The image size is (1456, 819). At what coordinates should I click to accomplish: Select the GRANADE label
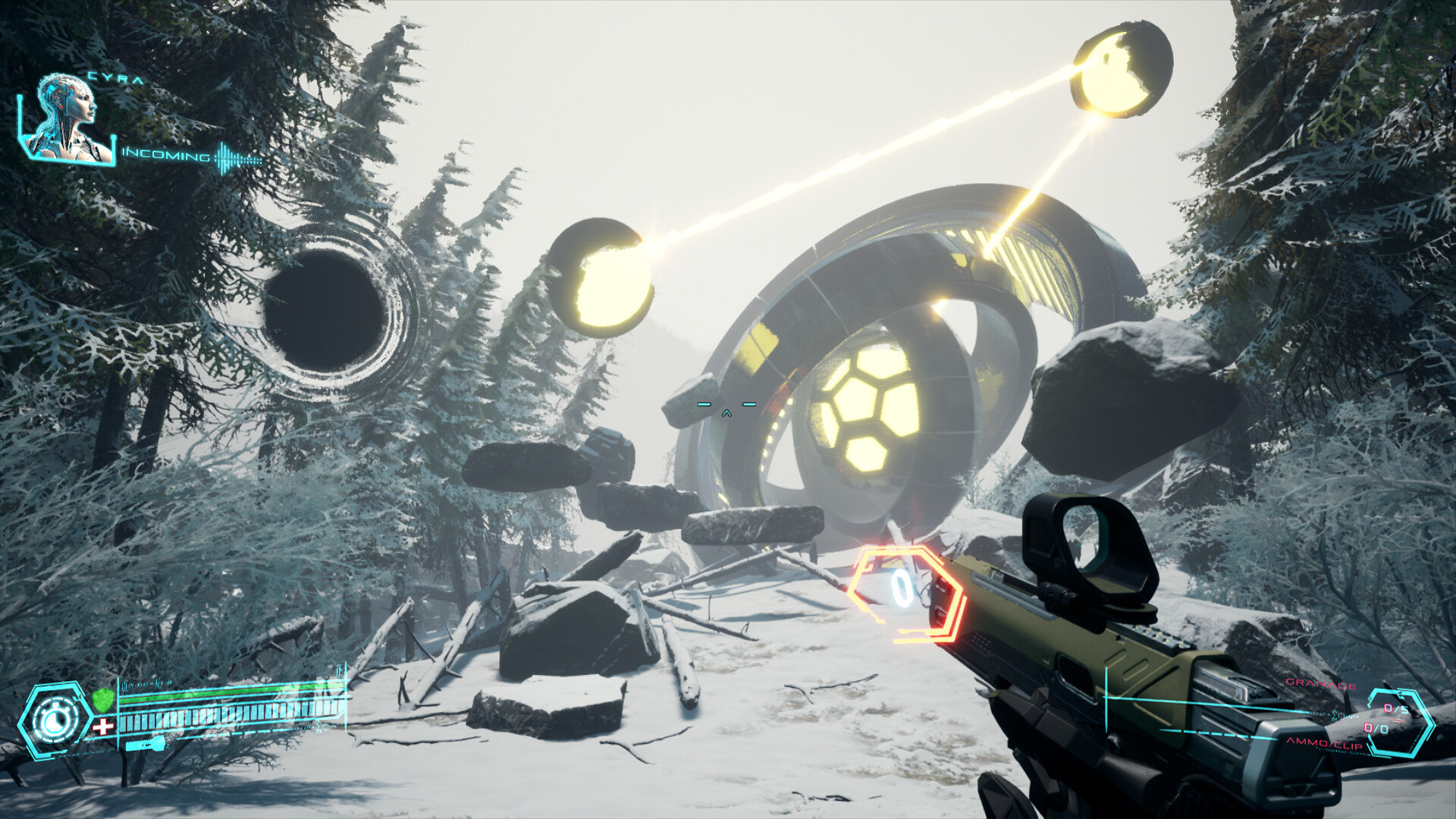[x=1322, y=684]
